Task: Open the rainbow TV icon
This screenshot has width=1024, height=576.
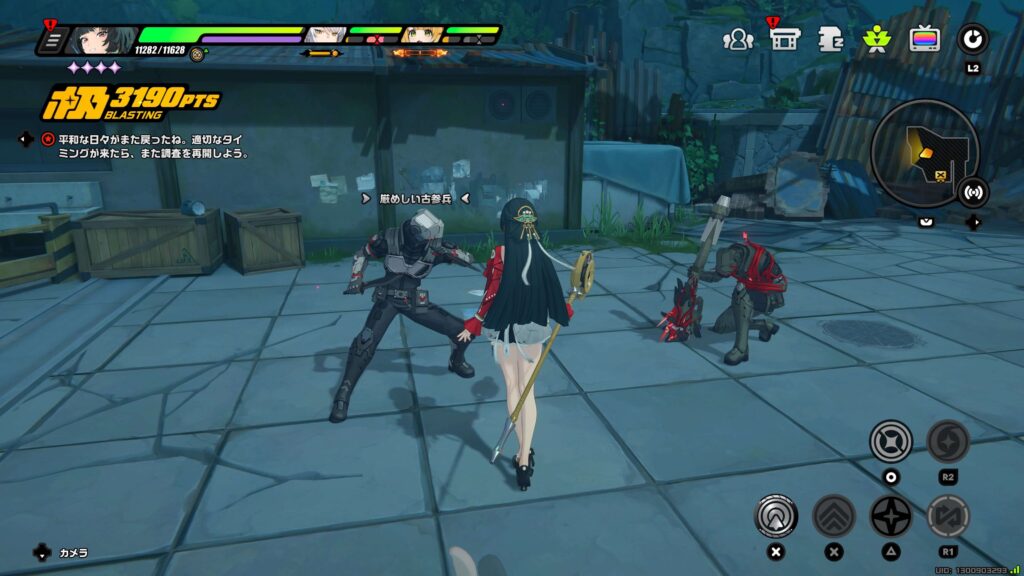Action: pyautogui.click(x=924, y=39)
